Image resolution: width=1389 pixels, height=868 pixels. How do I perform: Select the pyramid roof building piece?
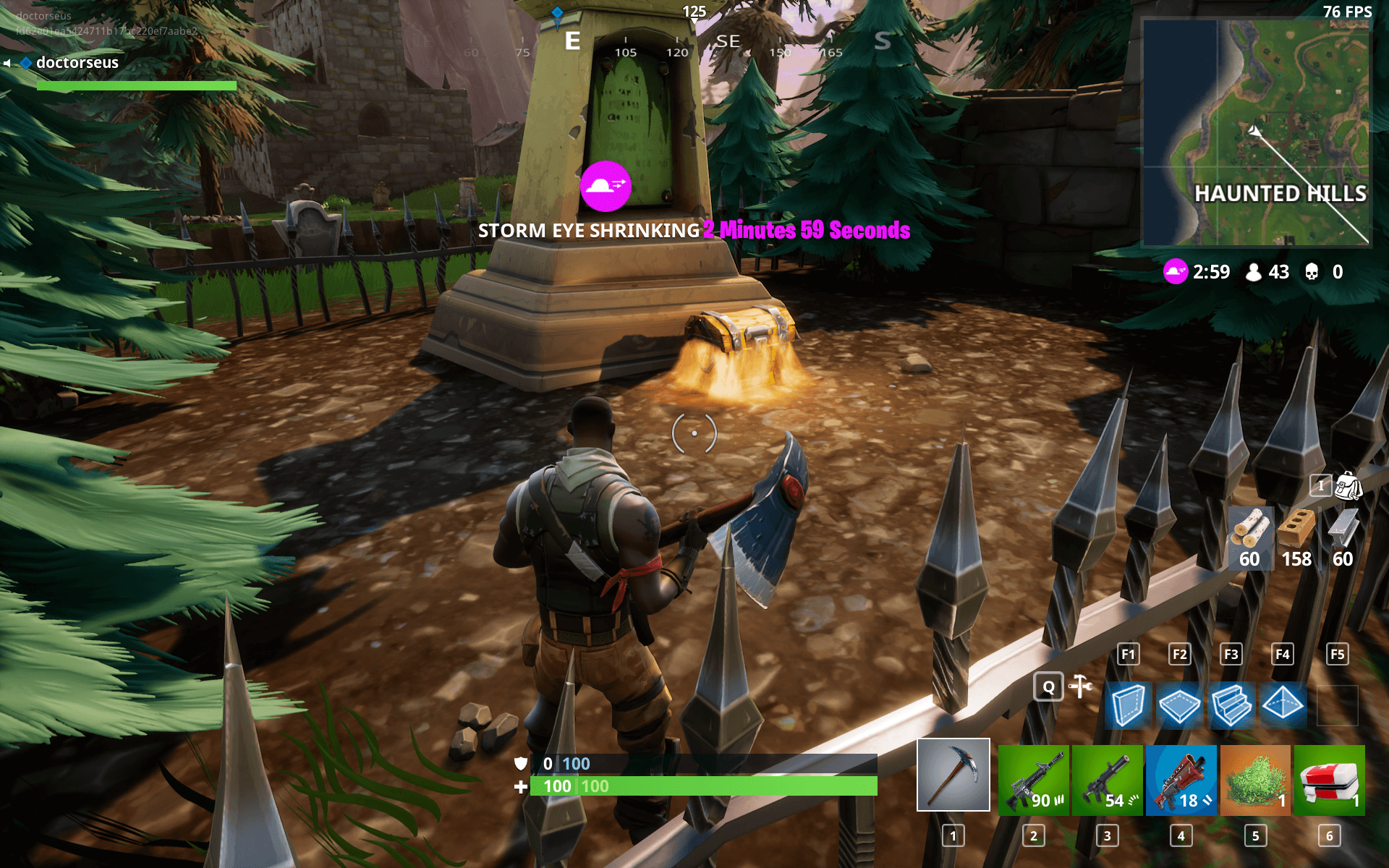click(1283, 703)
